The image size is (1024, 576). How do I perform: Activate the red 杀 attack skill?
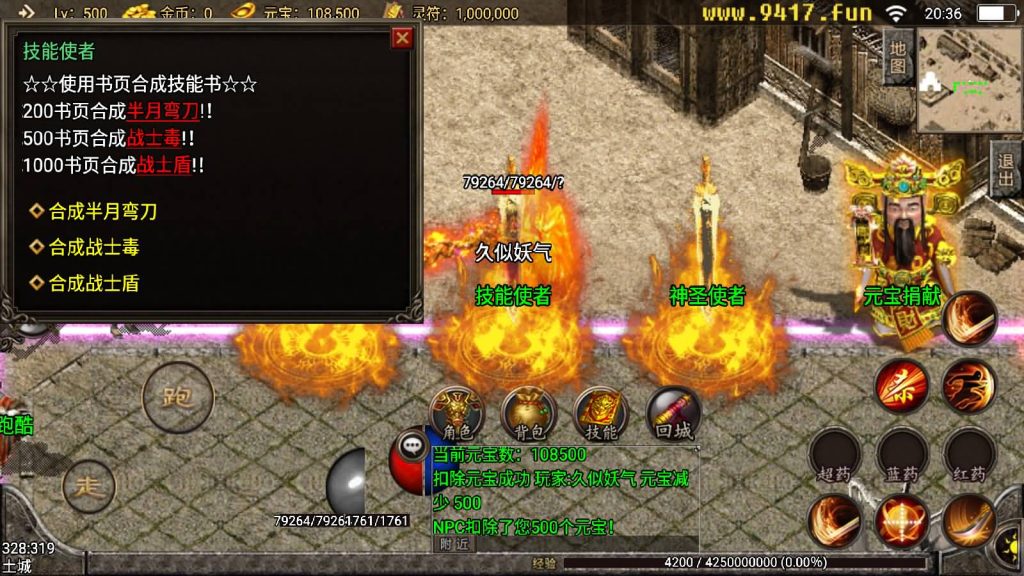click(901, 386)
